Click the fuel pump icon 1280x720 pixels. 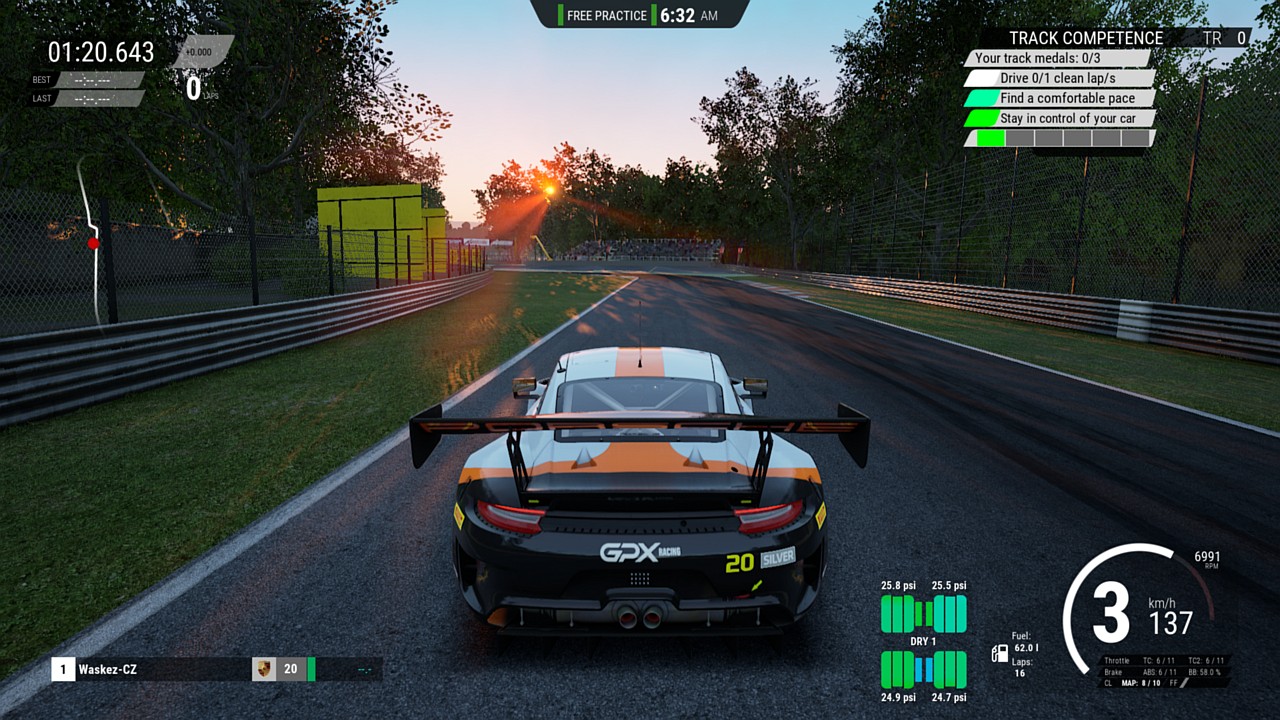[999, 654]
